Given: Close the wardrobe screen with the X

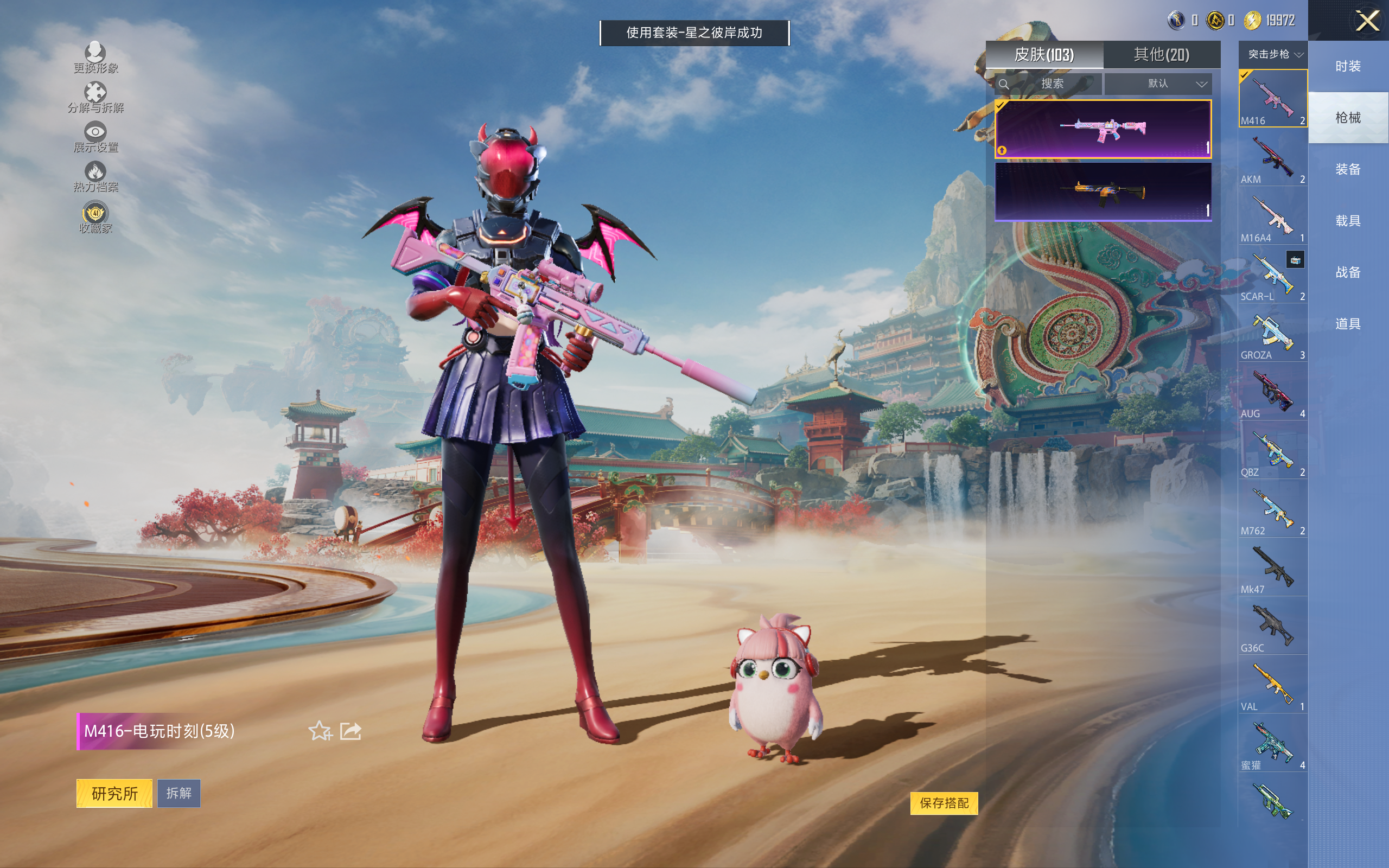Looking at the screenshot, I should click(x=1367, y=21).
